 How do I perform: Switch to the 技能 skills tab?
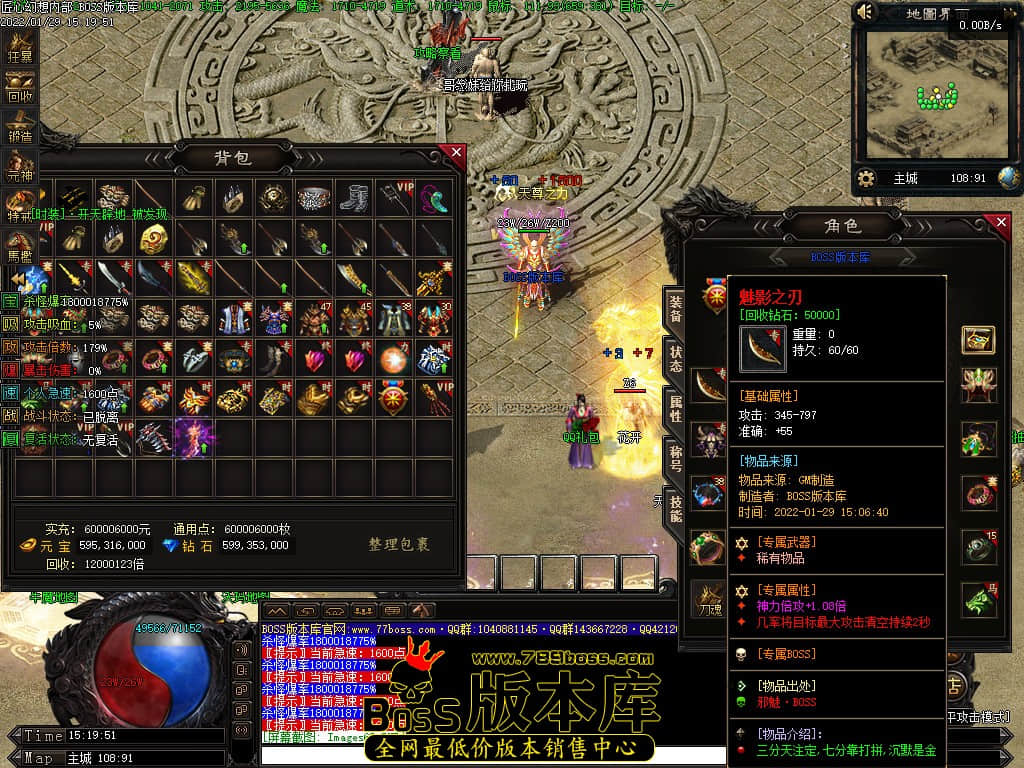(676, 510)
